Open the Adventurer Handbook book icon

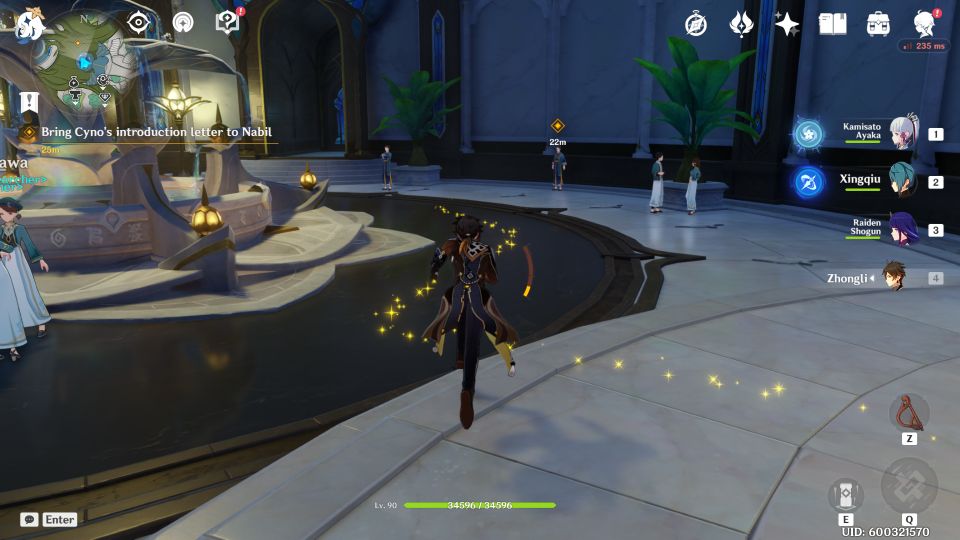(x=833, y=24)
